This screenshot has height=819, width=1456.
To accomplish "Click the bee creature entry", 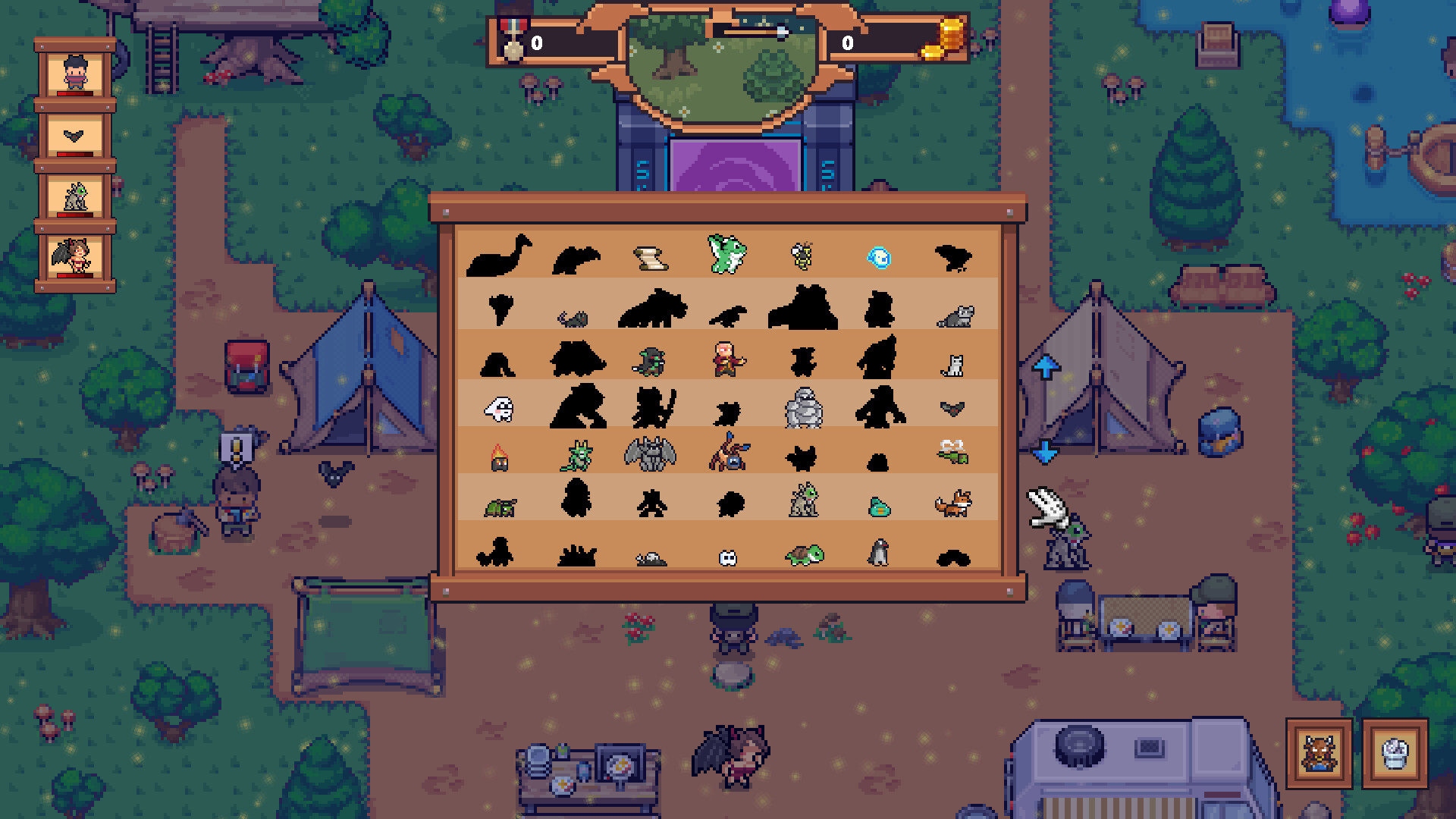I will pos(803,257).
